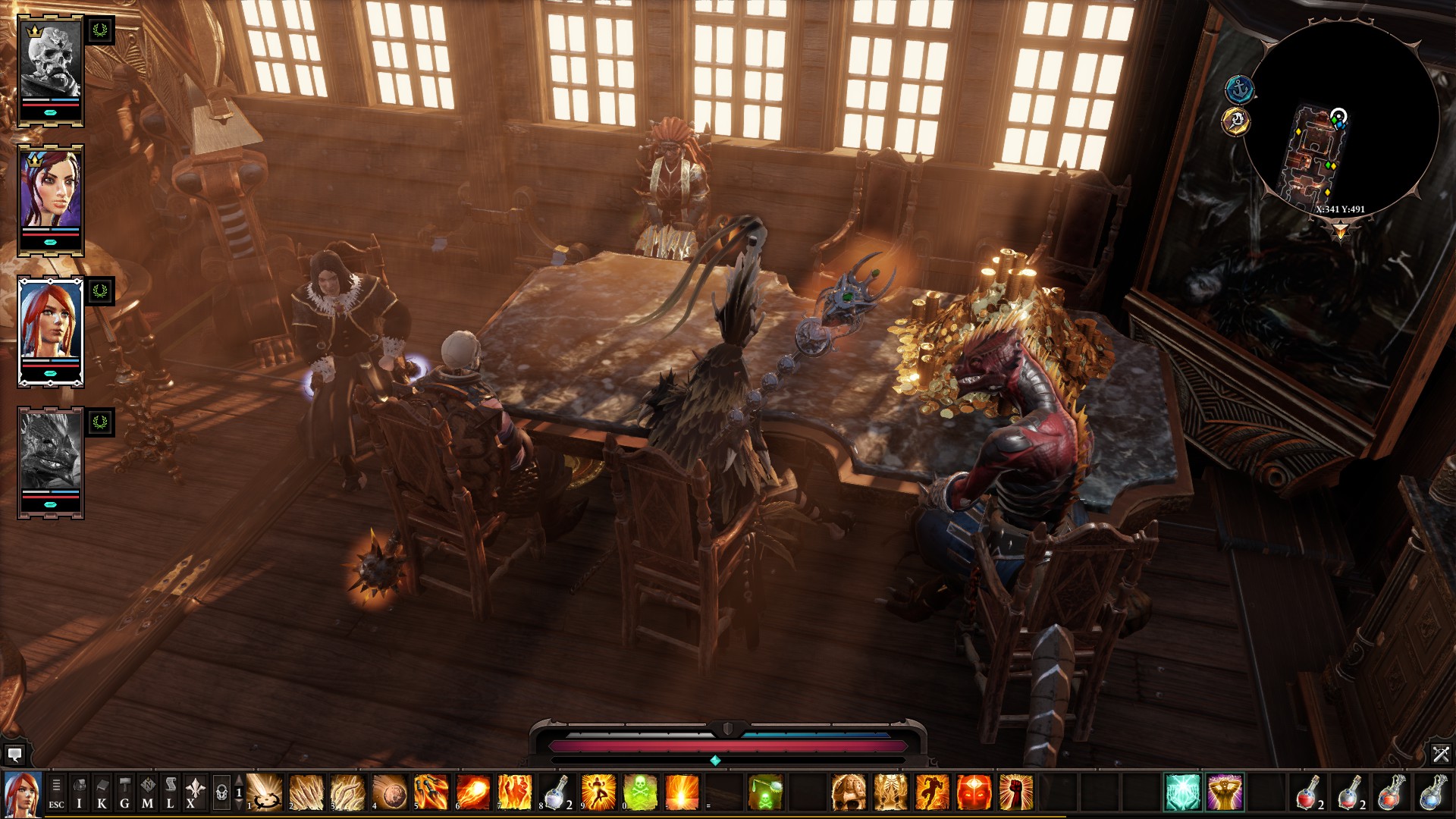1456x819 pixels.
Task: Use the flaming hand skill in slot 7
Action: 514,792
